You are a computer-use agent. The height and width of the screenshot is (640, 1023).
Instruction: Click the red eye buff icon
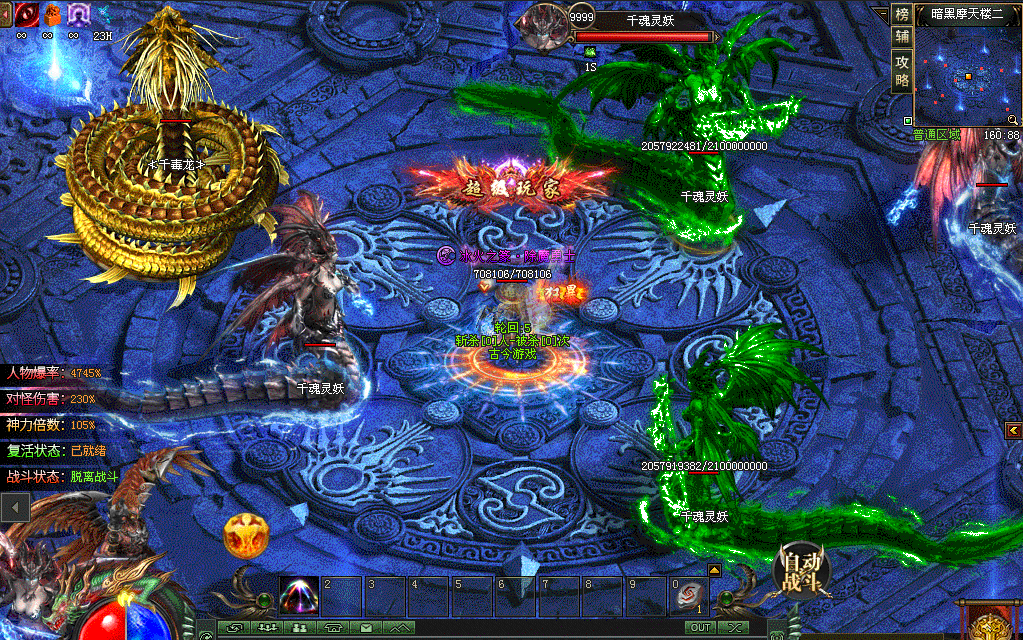tap(26, 13)
